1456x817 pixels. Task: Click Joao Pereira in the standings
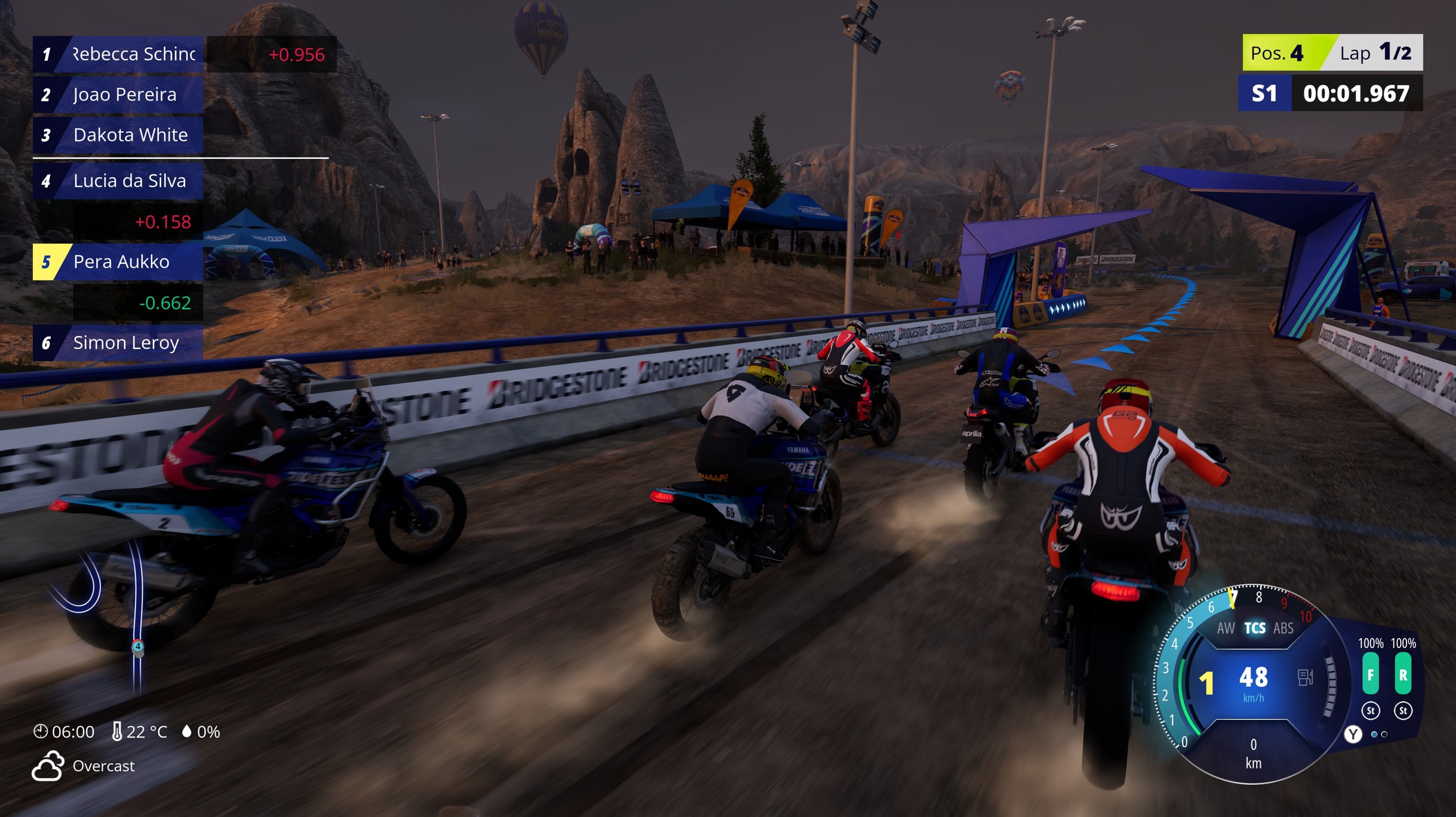pyautogui.click(x=118, y=94)
